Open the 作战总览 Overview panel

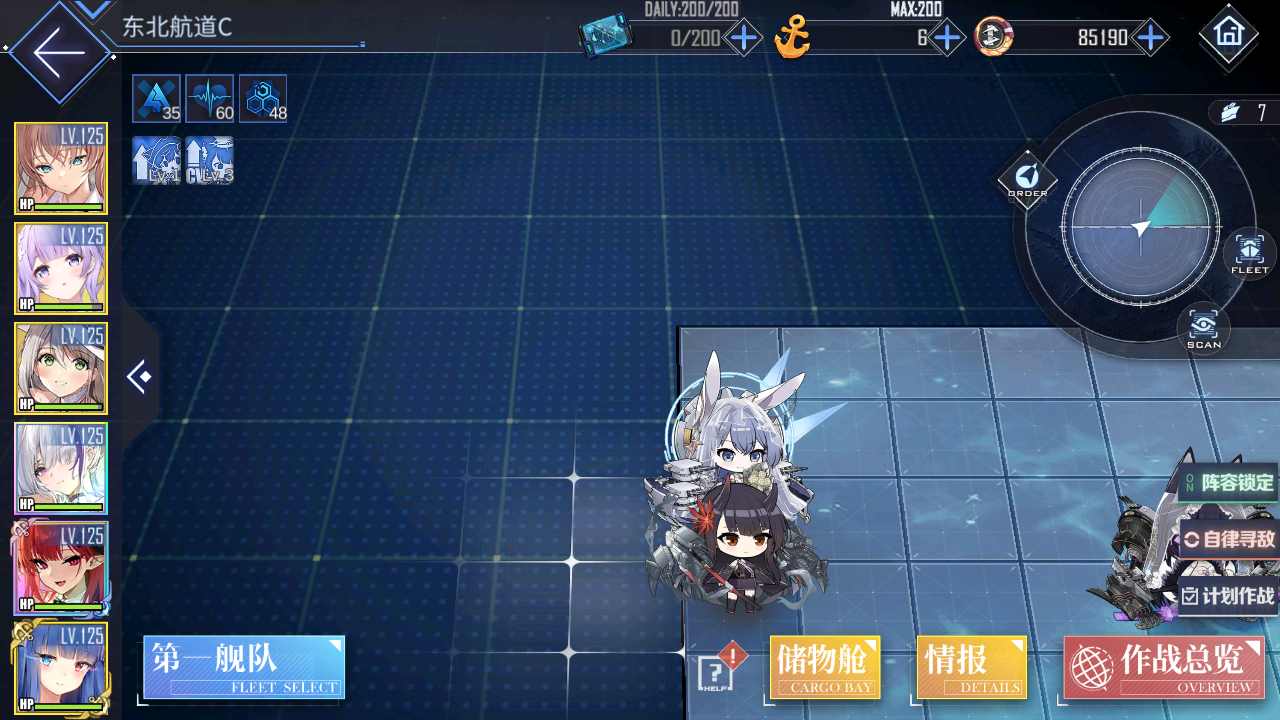1164,667
